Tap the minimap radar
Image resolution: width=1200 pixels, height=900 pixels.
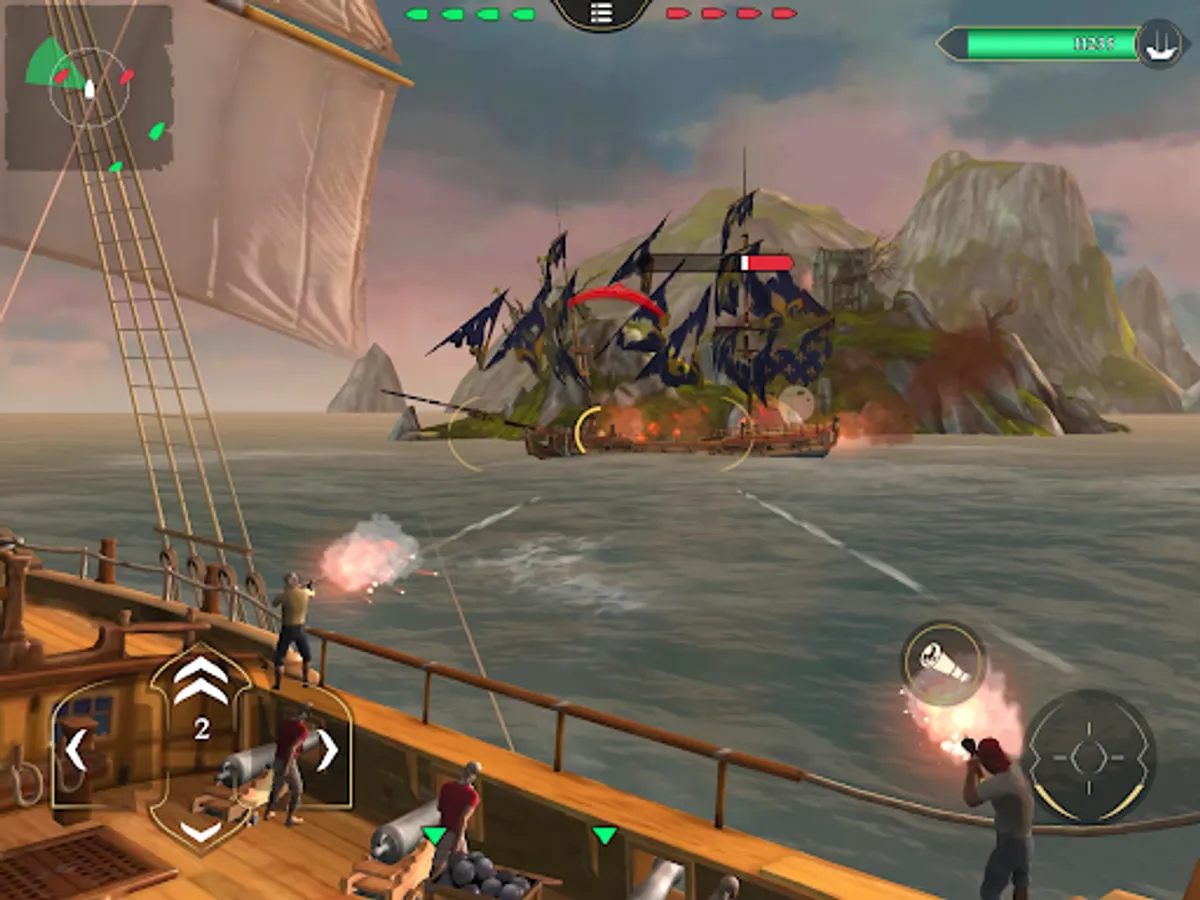[89, 88]
